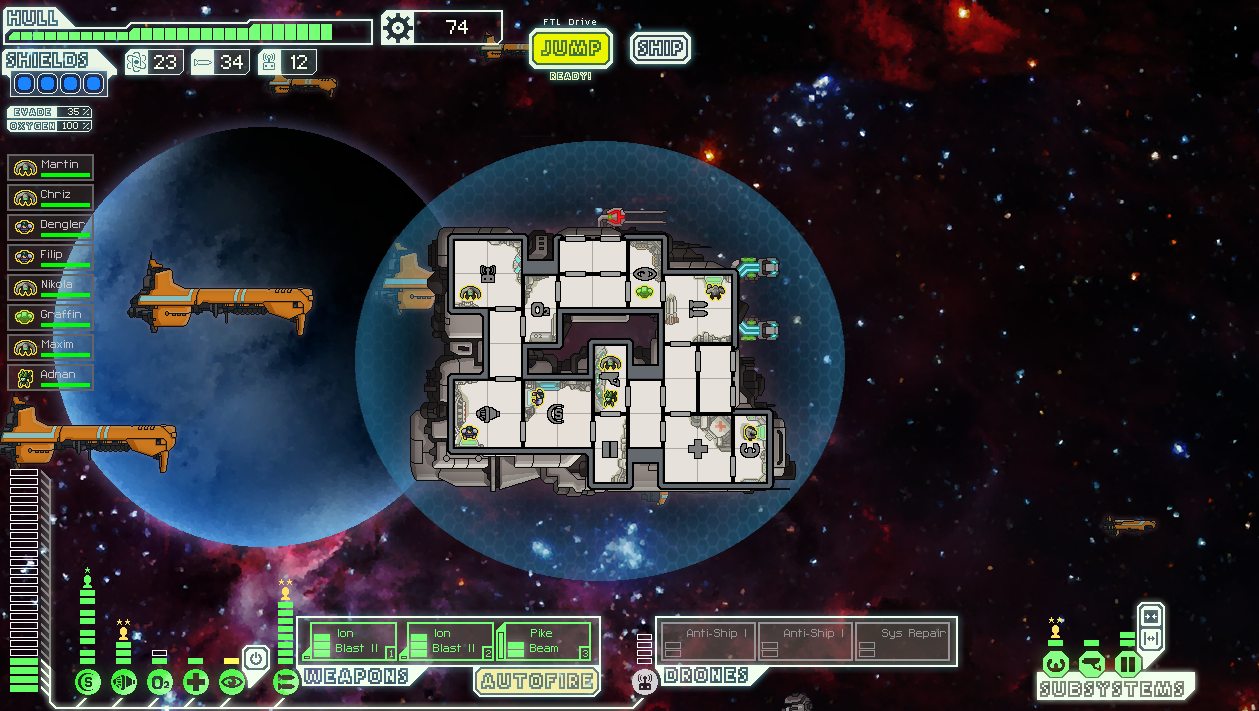This screenshot has width=1259, height=711.
Task: Open the Ship menu
Action: (x=660, y=48)
